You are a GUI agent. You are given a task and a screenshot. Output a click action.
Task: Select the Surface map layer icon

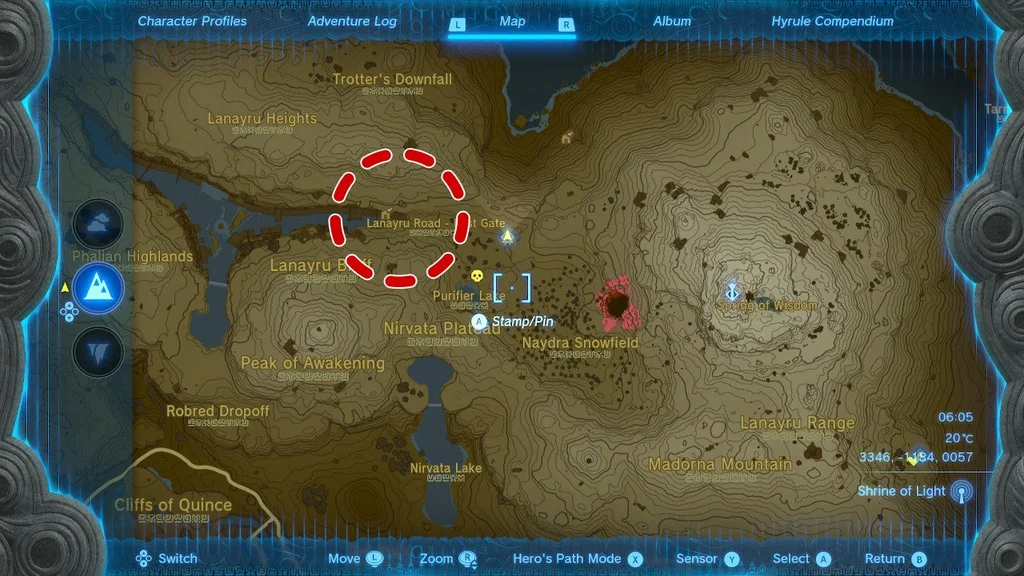(98, 289)
